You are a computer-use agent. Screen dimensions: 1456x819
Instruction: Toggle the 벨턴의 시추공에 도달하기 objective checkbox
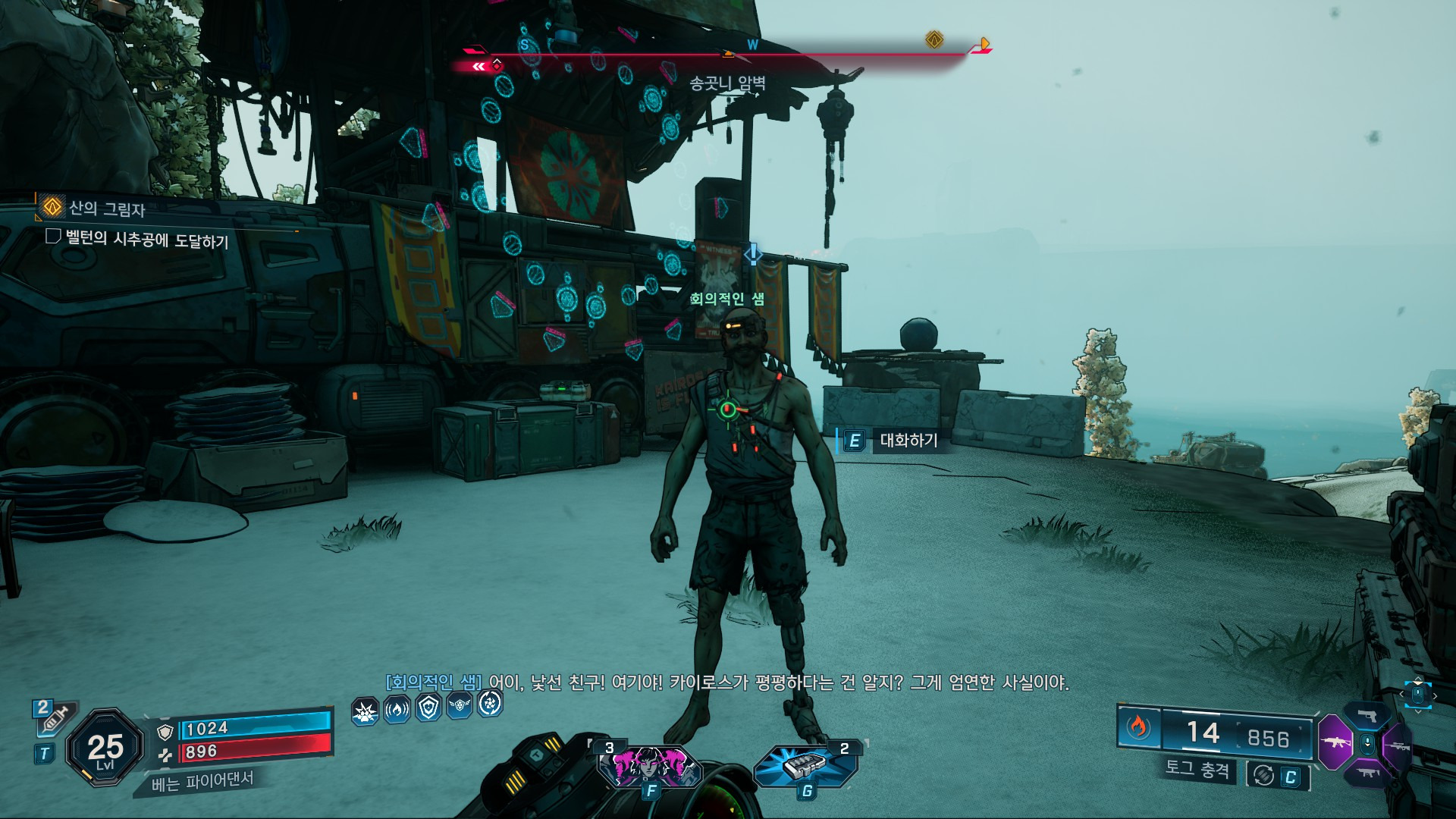coord(53,237)
